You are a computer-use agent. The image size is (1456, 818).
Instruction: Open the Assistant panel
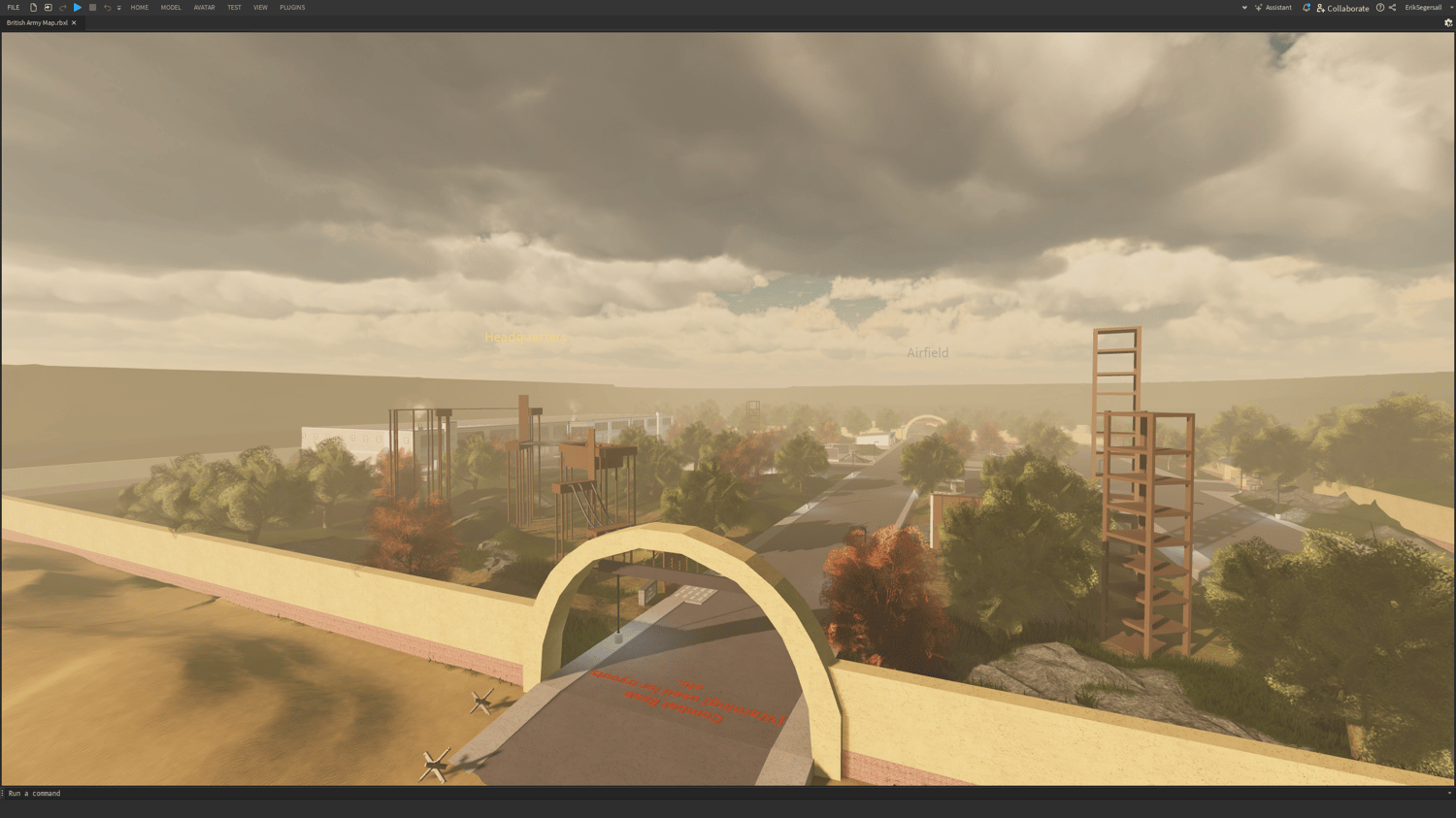(x=1278, y=7)
